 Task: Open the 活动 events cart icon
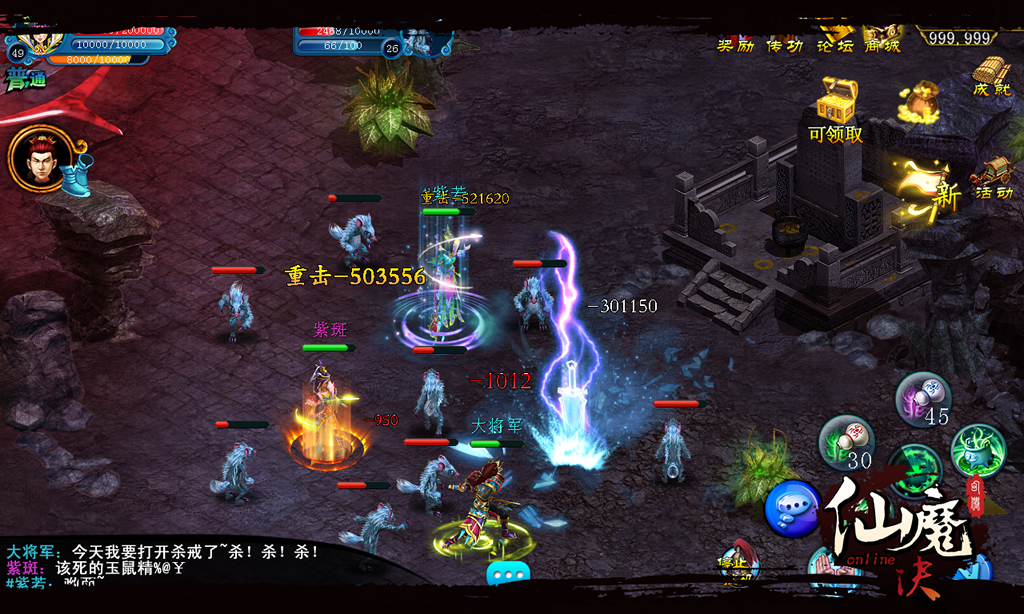pos(992,178)
